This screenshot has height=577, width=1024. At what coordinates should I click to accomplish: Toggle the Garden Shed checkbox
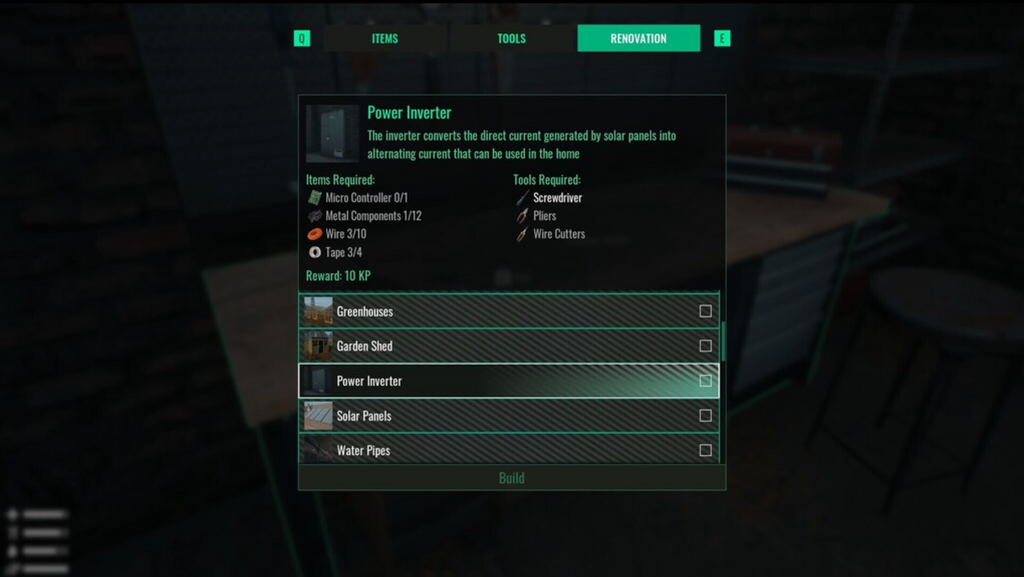coord(706,346)
